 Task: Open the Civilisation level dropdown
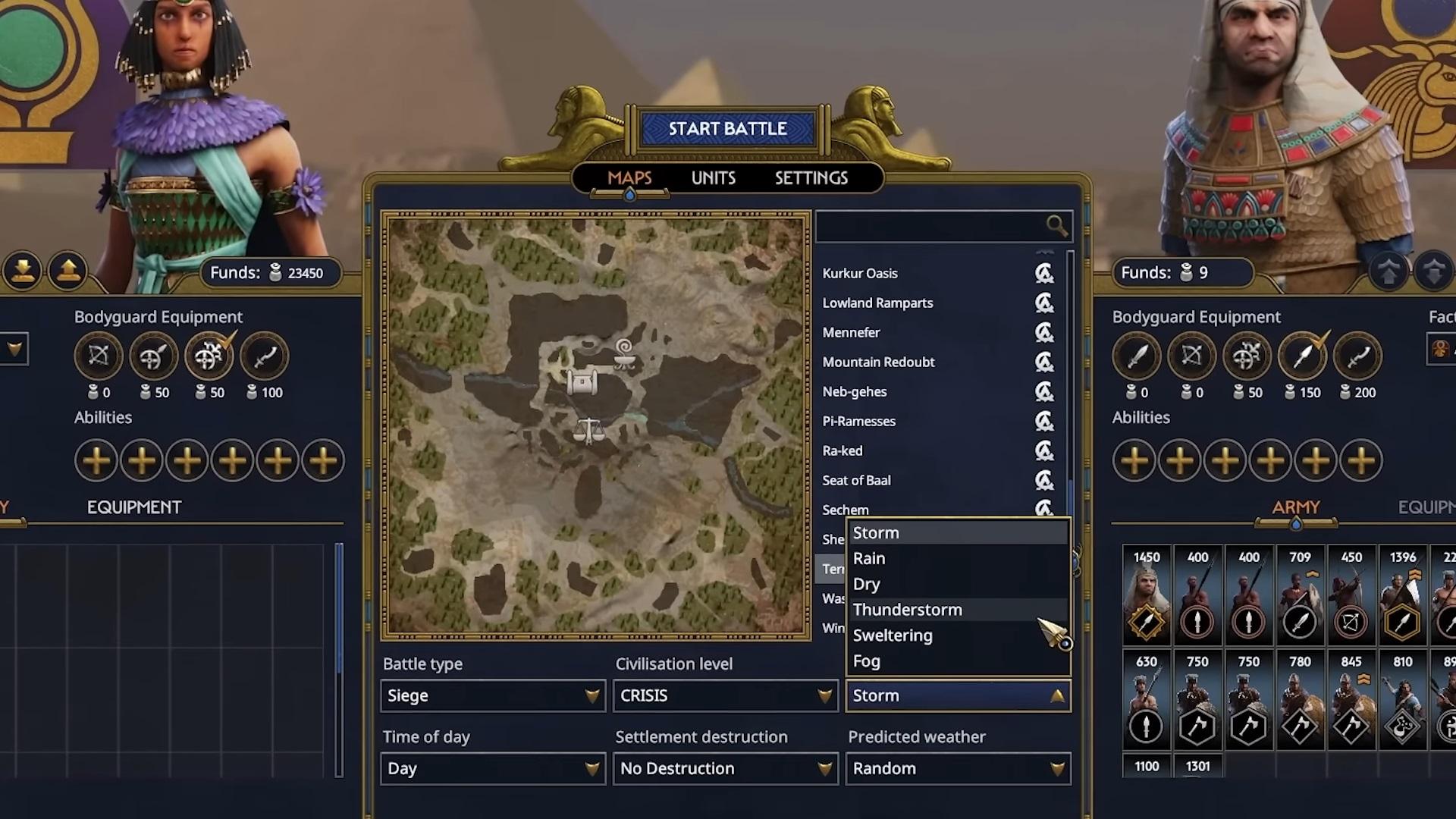pyautogui.click(x=725, y=695)
